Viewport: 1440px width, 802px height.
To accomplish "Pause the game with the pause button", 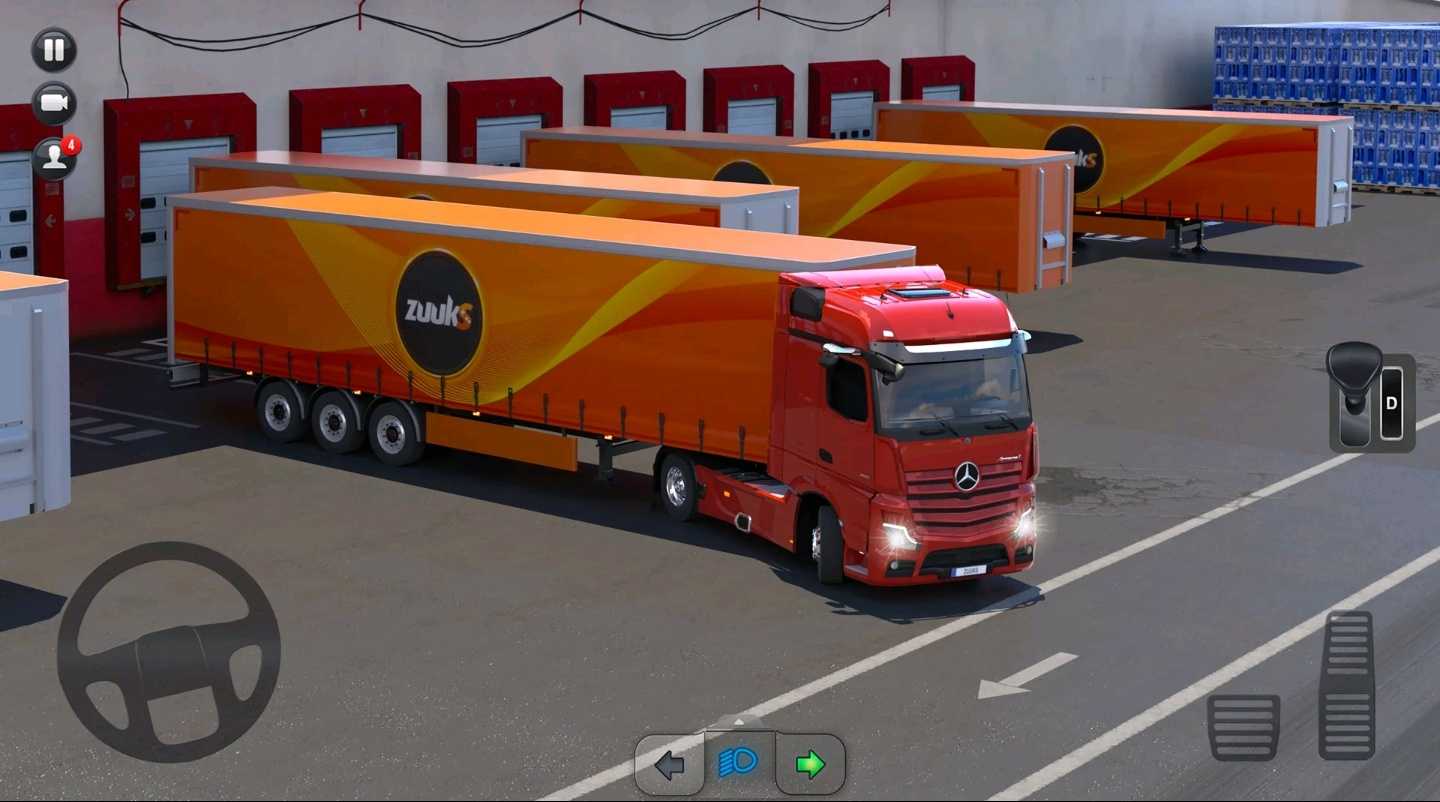I will [54, 50].
